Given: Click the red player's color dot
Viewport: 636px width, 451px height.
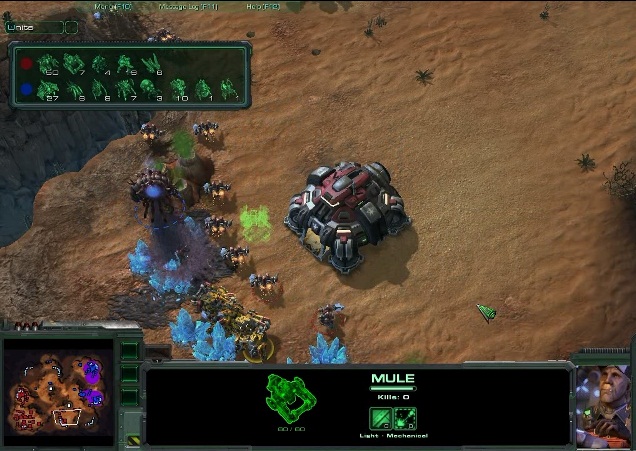Looking at the screenshot, I should [26, 63].
